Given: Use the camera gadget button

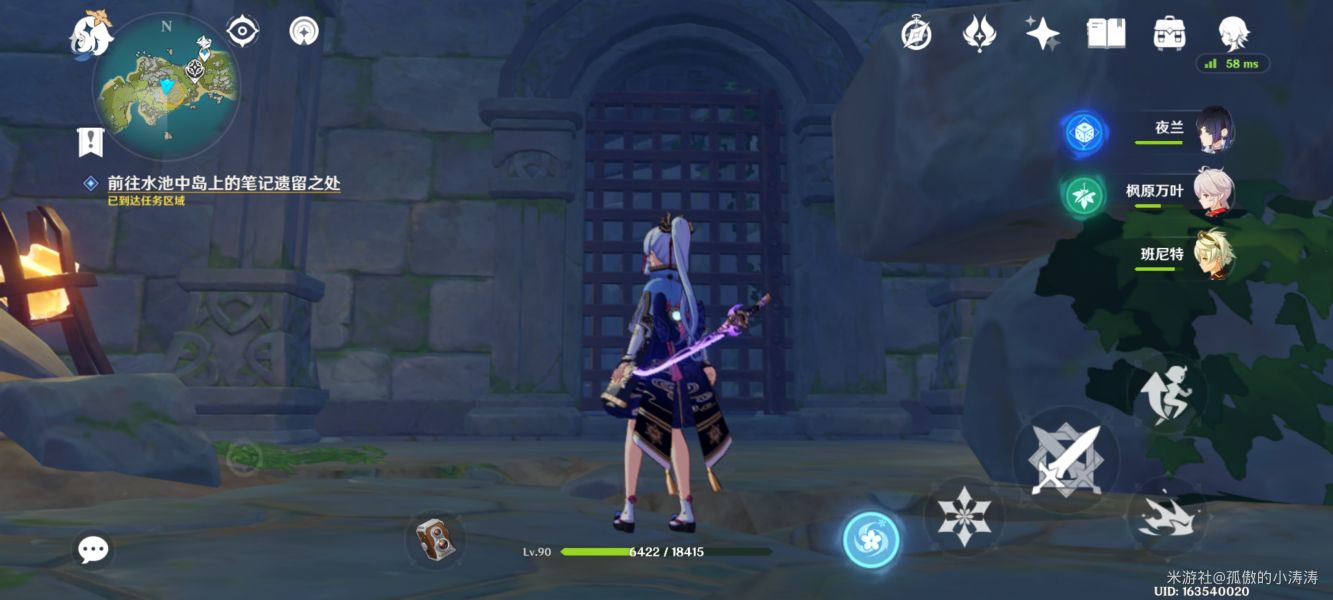Looking at the screenshot, I should 435,541.
